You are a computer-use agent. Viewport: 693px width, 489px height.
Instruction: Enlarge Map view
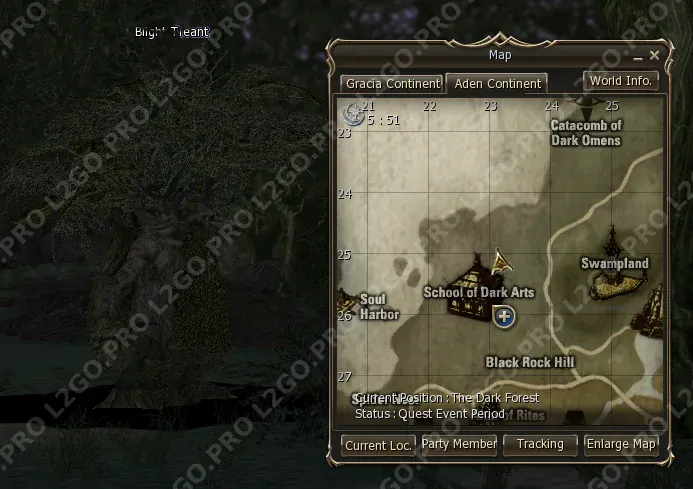(x=621, y=444)
